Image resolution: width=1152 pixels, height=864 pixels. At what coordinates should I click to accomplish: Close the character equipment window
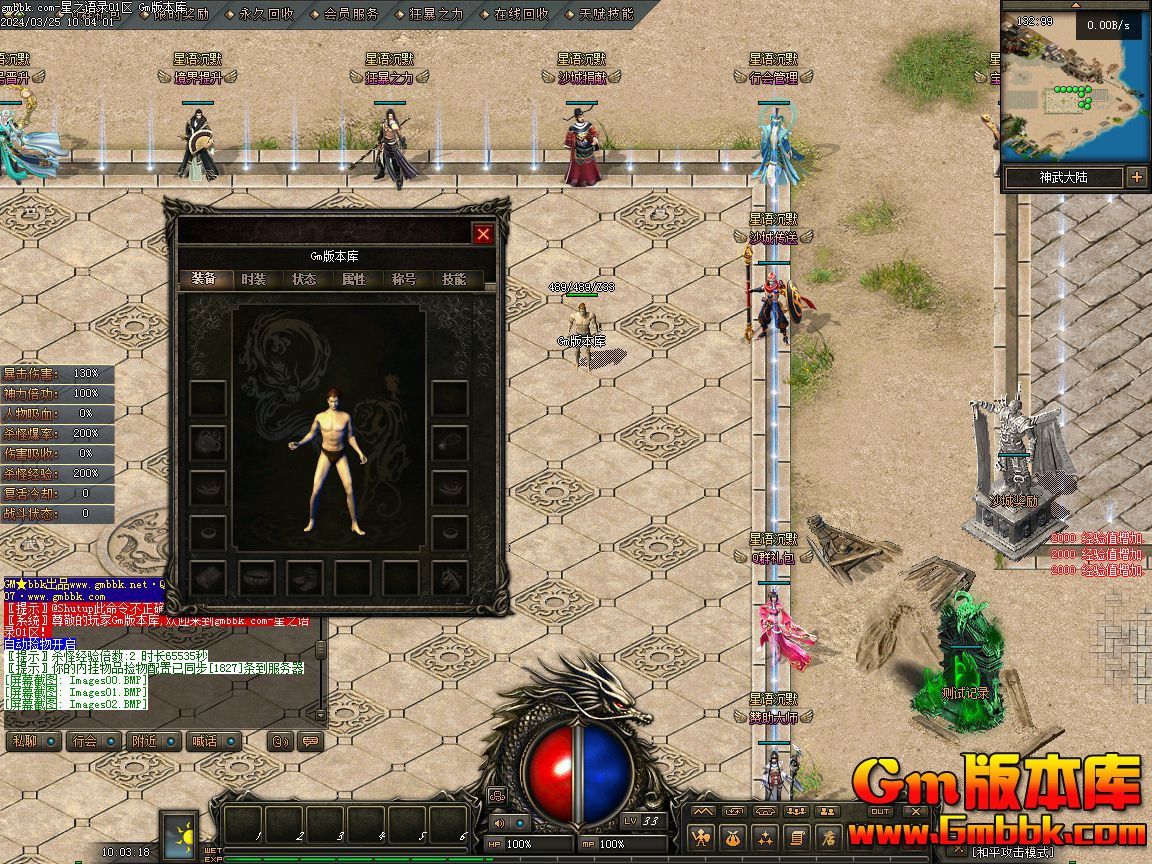pyautogui.click(x=483, y=234)
